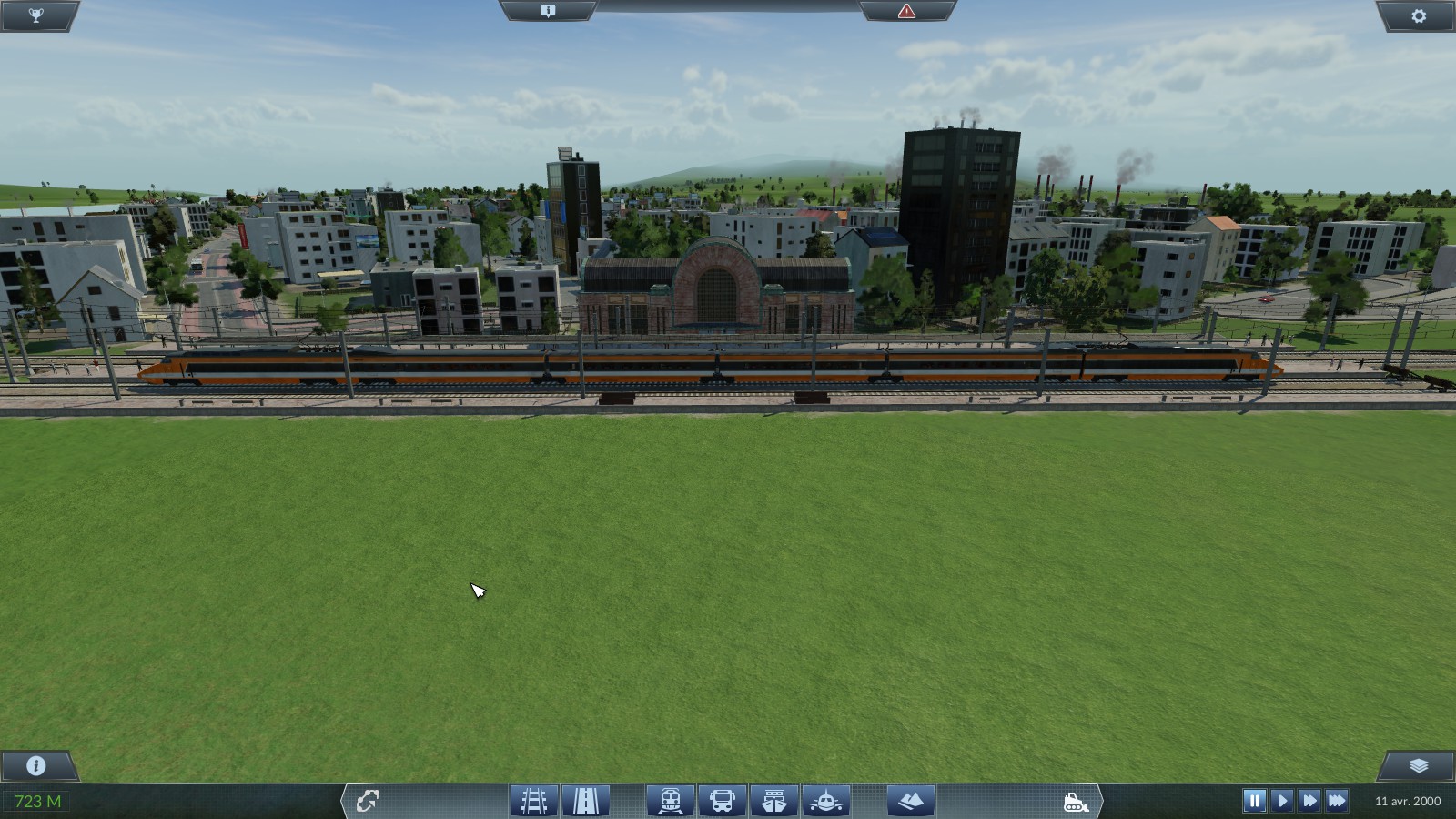Pause the game simulation

tap(1255, 801)
